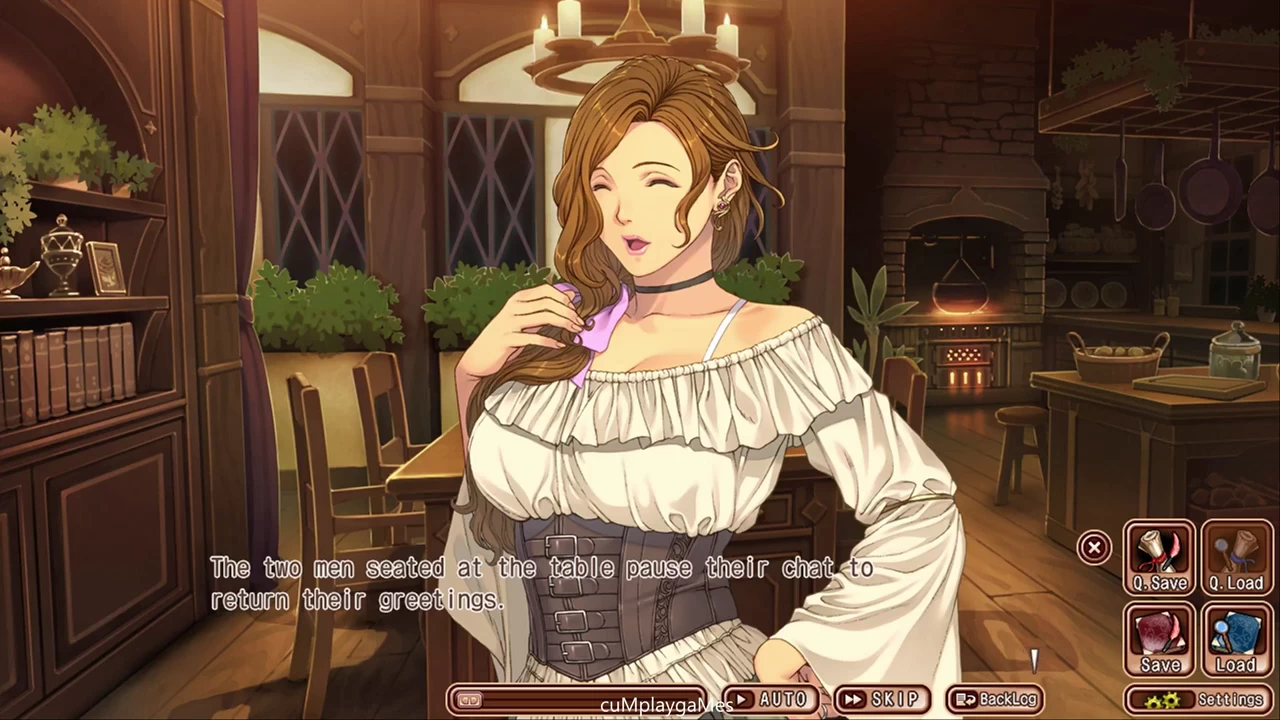Open the Settings menu
The image size is (1280, 720).
(1200, 699)
